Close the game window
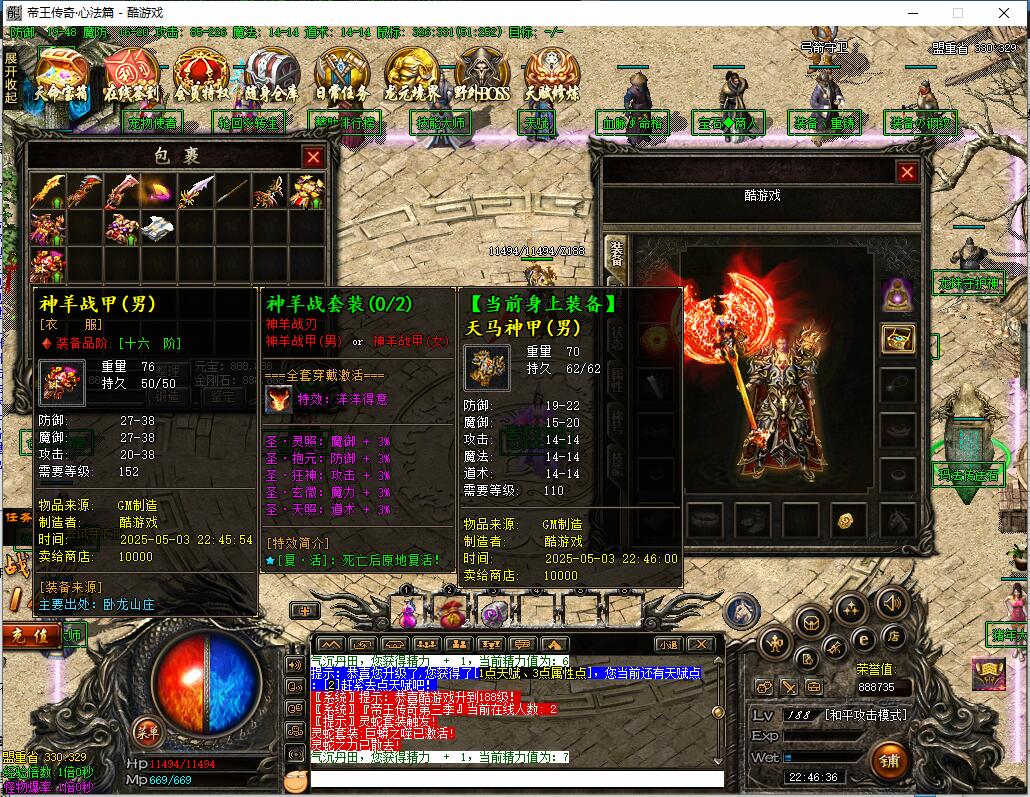This screenshot has height=797, width=1030. pyautogui.click(x=1004, y=13)
